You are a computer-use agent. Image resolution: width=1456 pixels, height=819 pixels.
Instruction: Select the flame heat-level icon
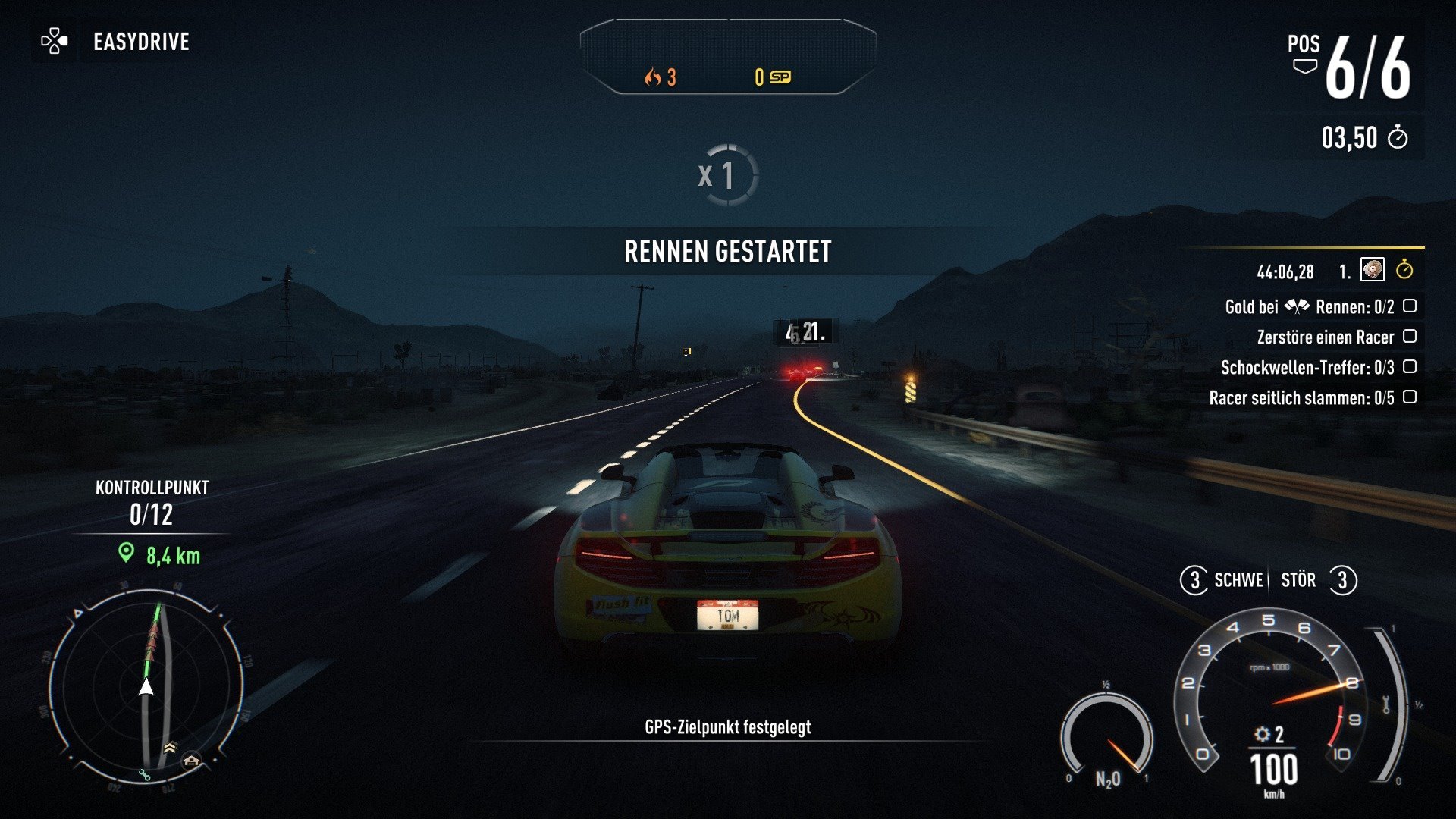[654, 77]
